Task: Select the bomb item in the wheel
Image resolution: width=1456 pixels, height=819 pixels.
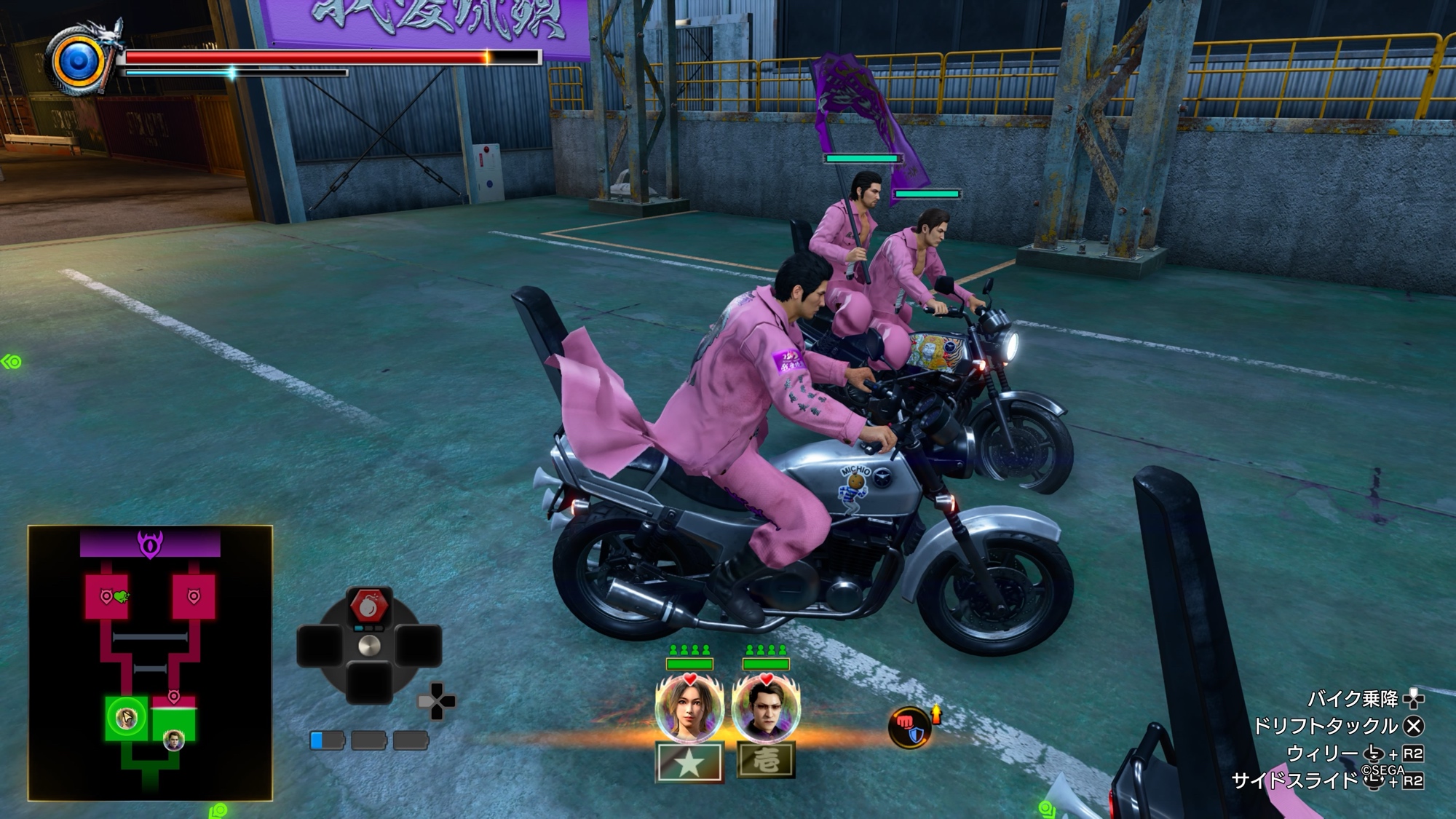Action: pyautogui.click(x=369, y=605)
